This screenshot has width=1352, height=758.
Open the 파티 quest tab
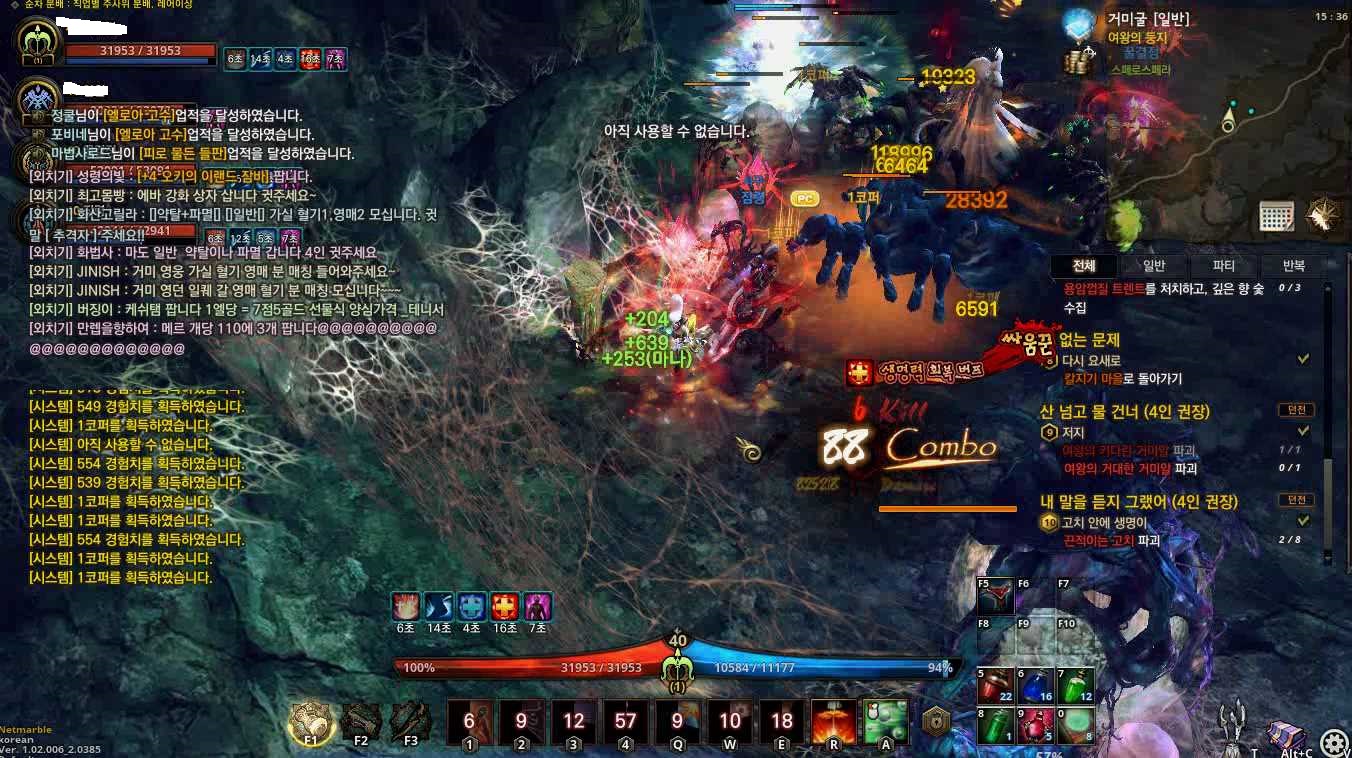[1224, 266]
